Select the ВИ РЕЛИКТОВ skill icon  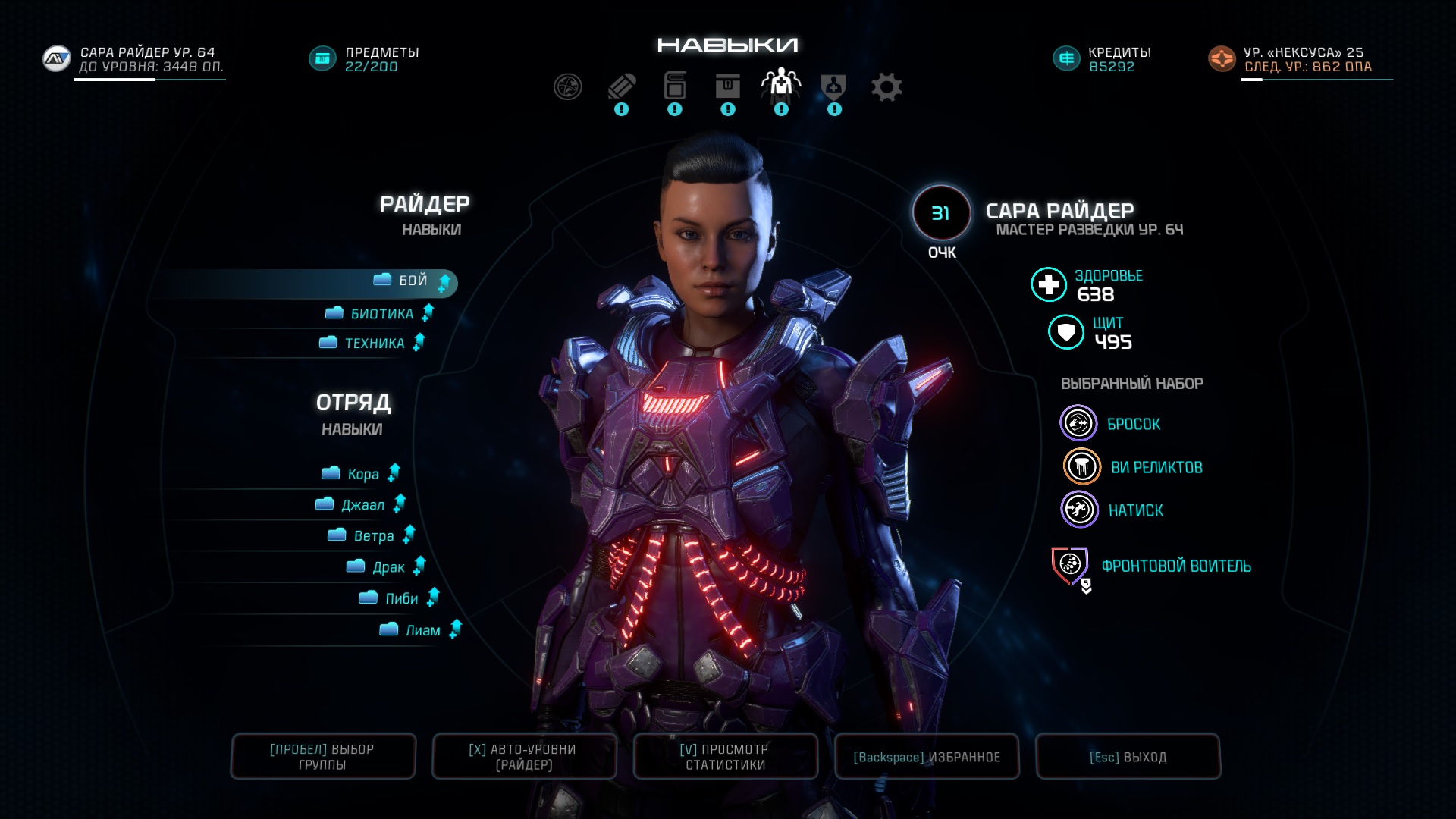pos(1081,466)
